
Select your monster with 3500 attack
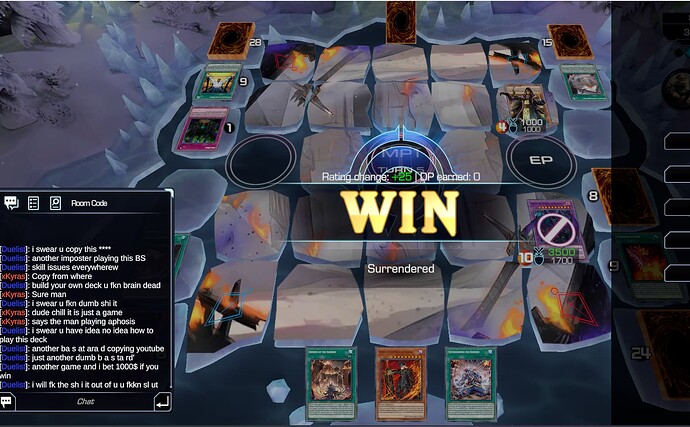(553, 228)
